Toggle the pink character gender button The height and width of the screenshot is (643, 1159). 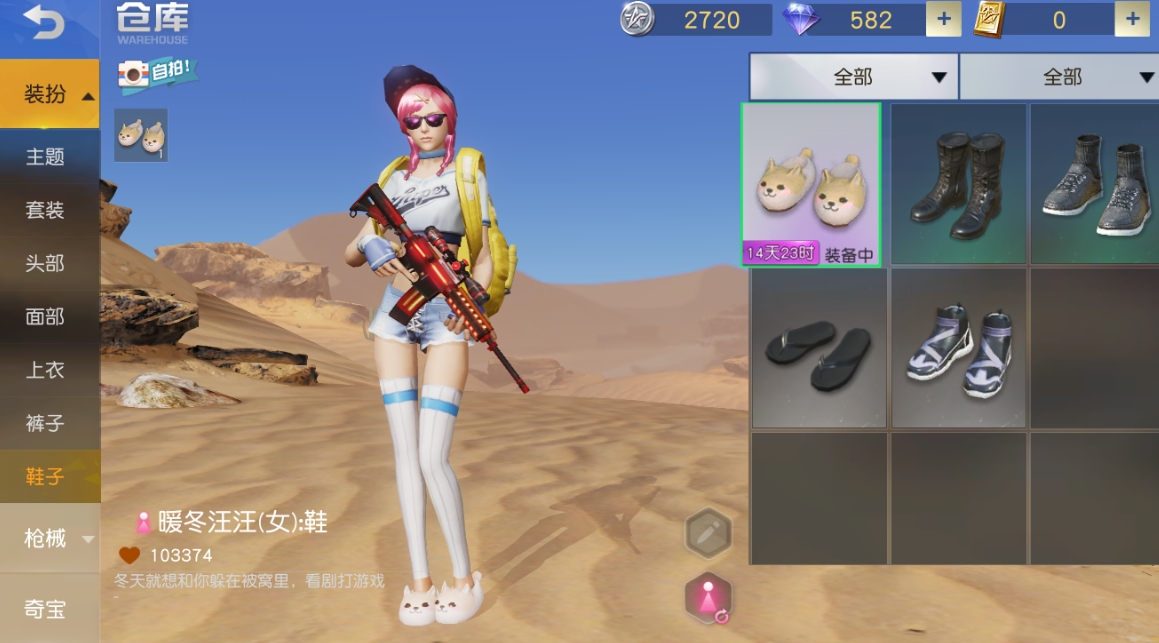708,599
